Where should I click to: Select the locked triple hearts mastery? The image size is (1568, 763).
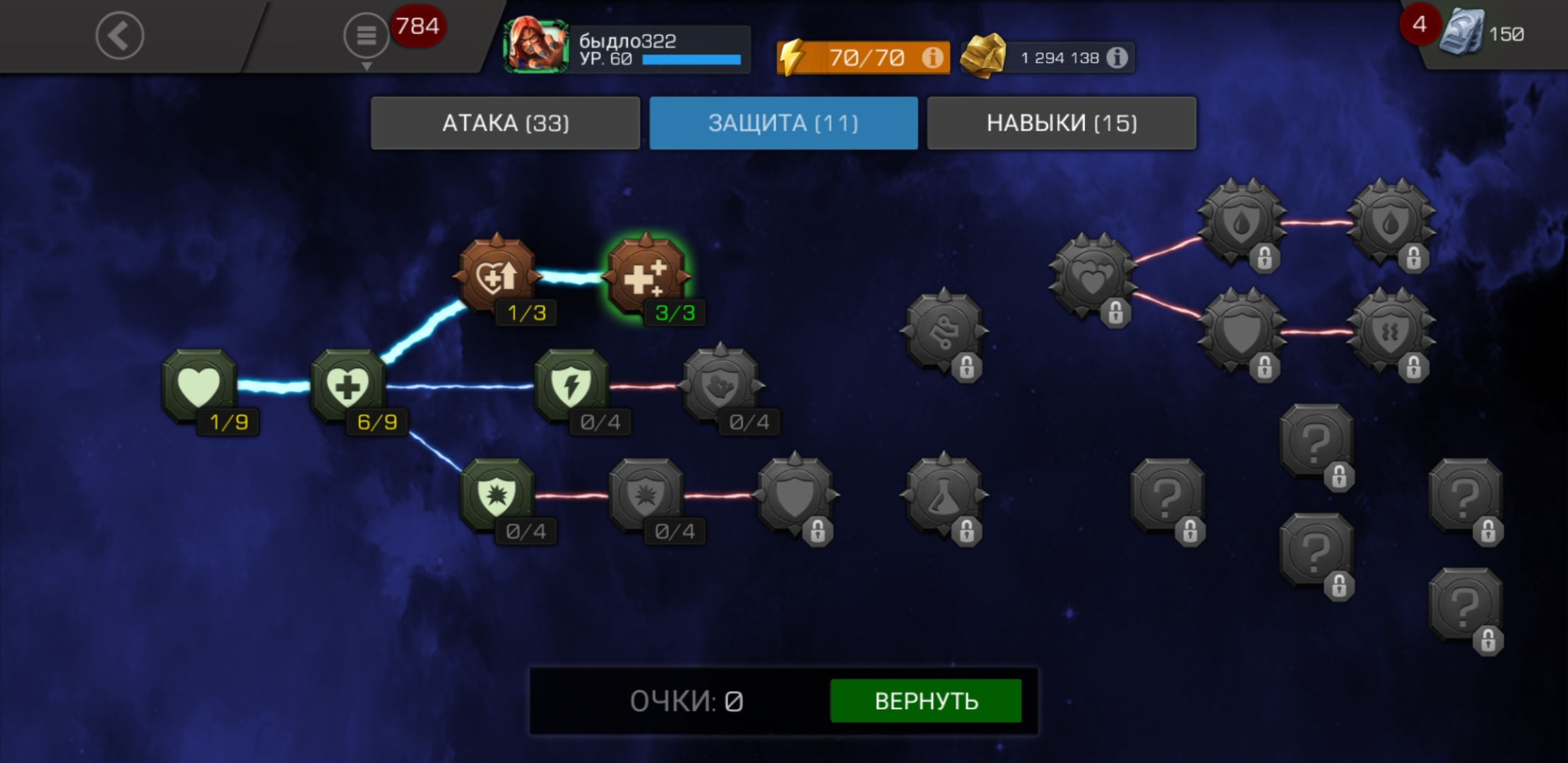pos(1092,277)
